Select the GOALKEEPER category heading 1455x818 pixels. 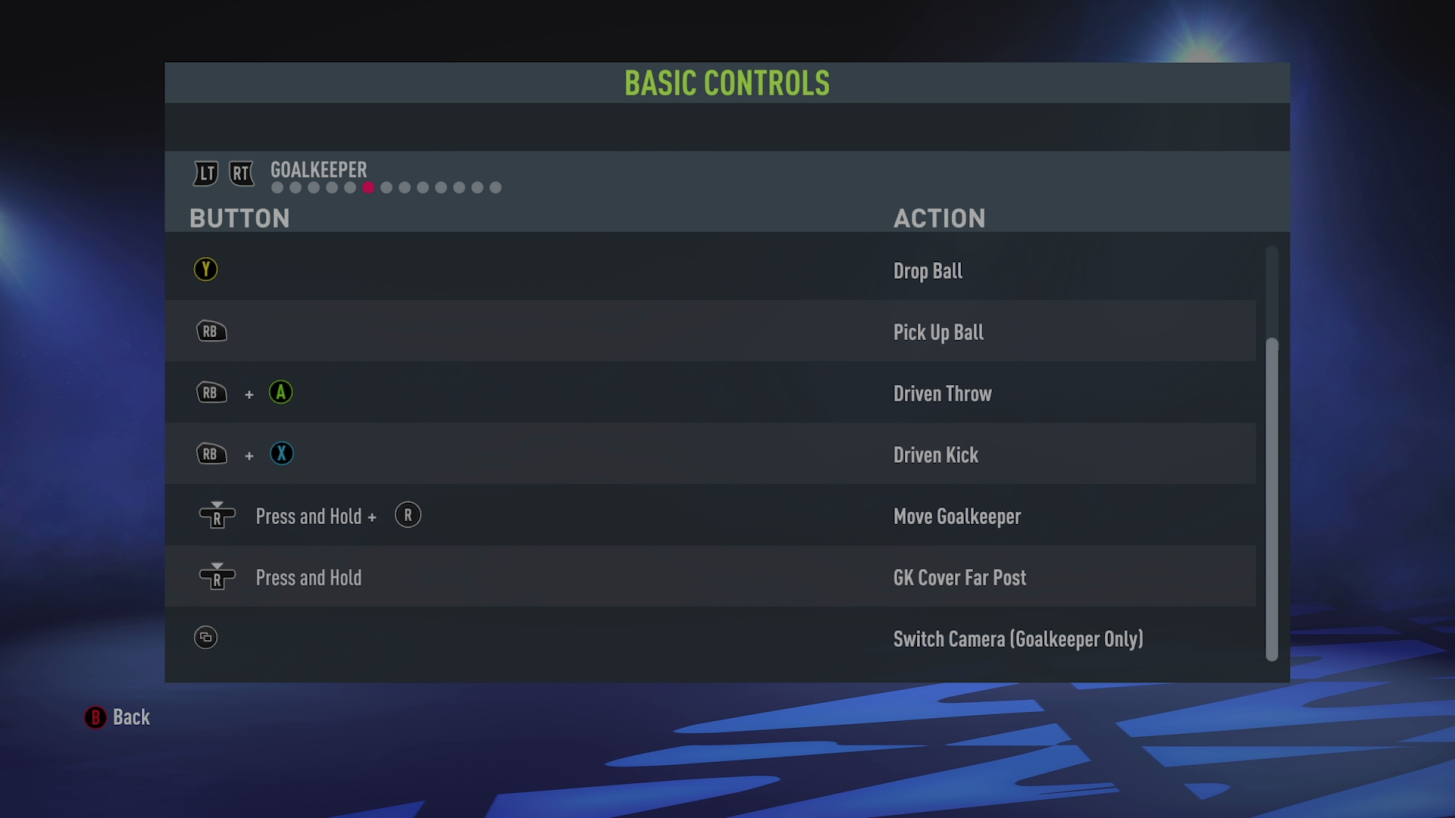(x=318, y=170)
